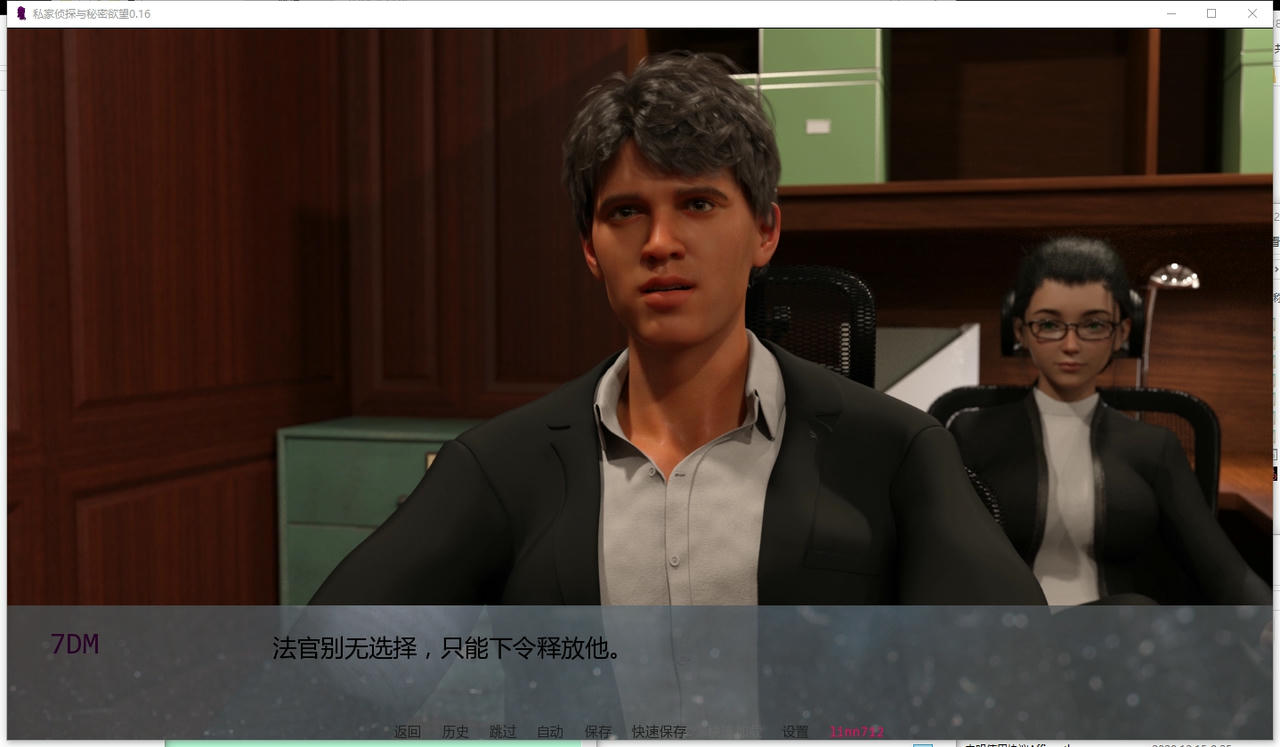Click the dialogue text to continue
The height and width of the screenshot is (747, 1280).
click(447, 648)
